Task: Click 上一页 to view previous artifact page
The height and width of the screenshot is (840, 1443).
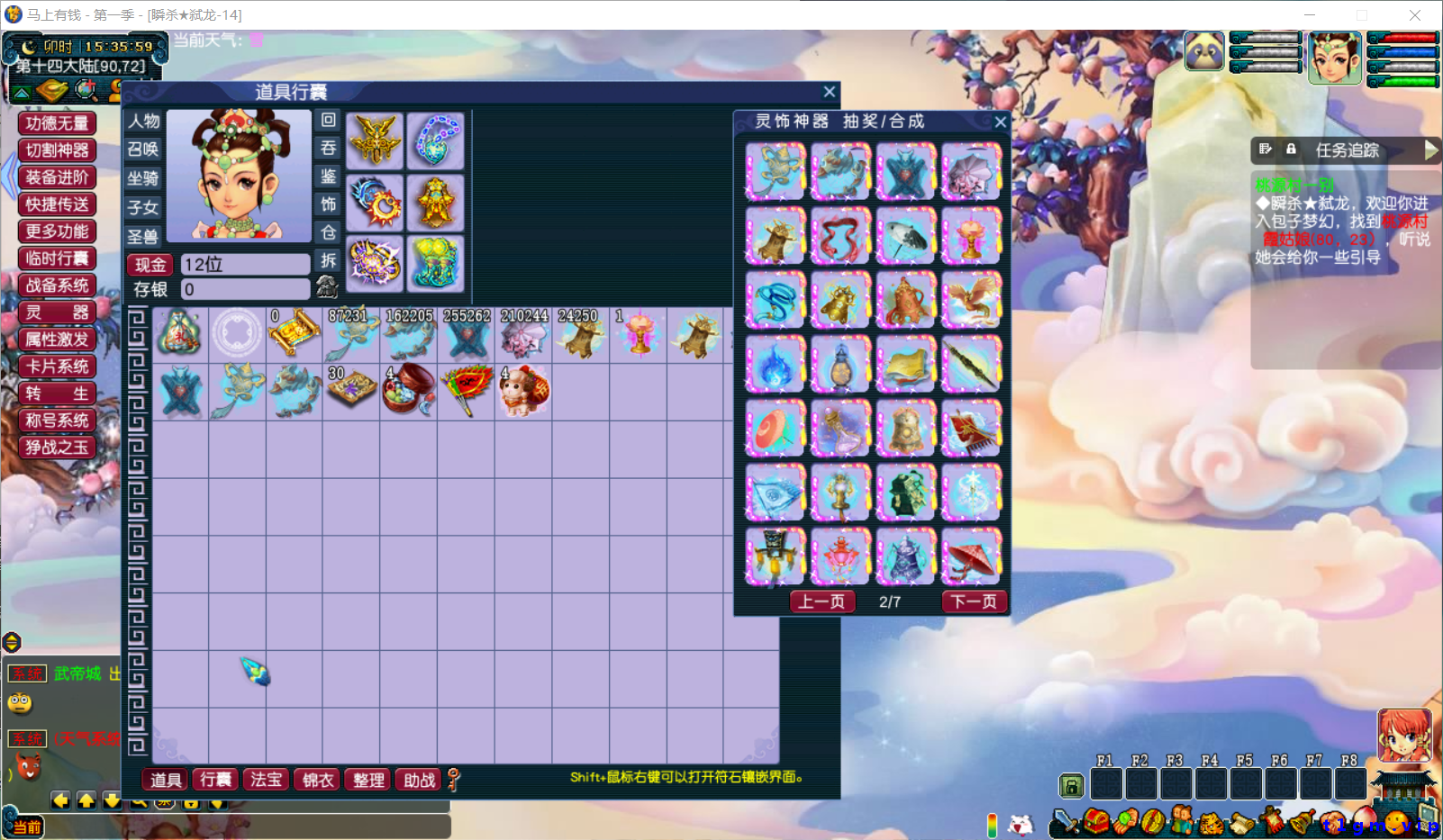Action: click(821, 601)
